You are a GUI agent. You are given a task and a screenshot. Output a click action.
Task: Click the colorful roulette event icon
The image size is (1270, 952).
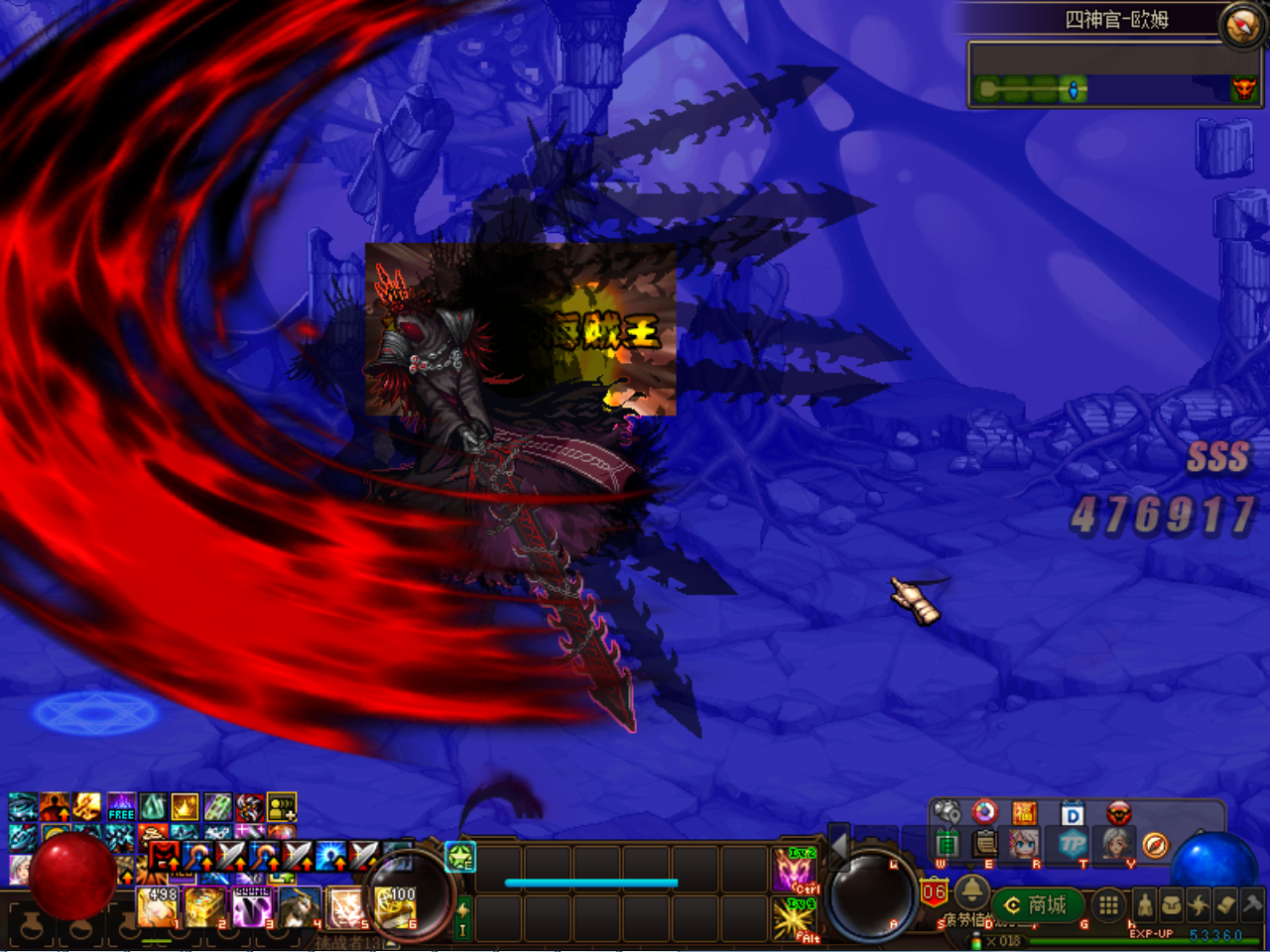(984, 812)
